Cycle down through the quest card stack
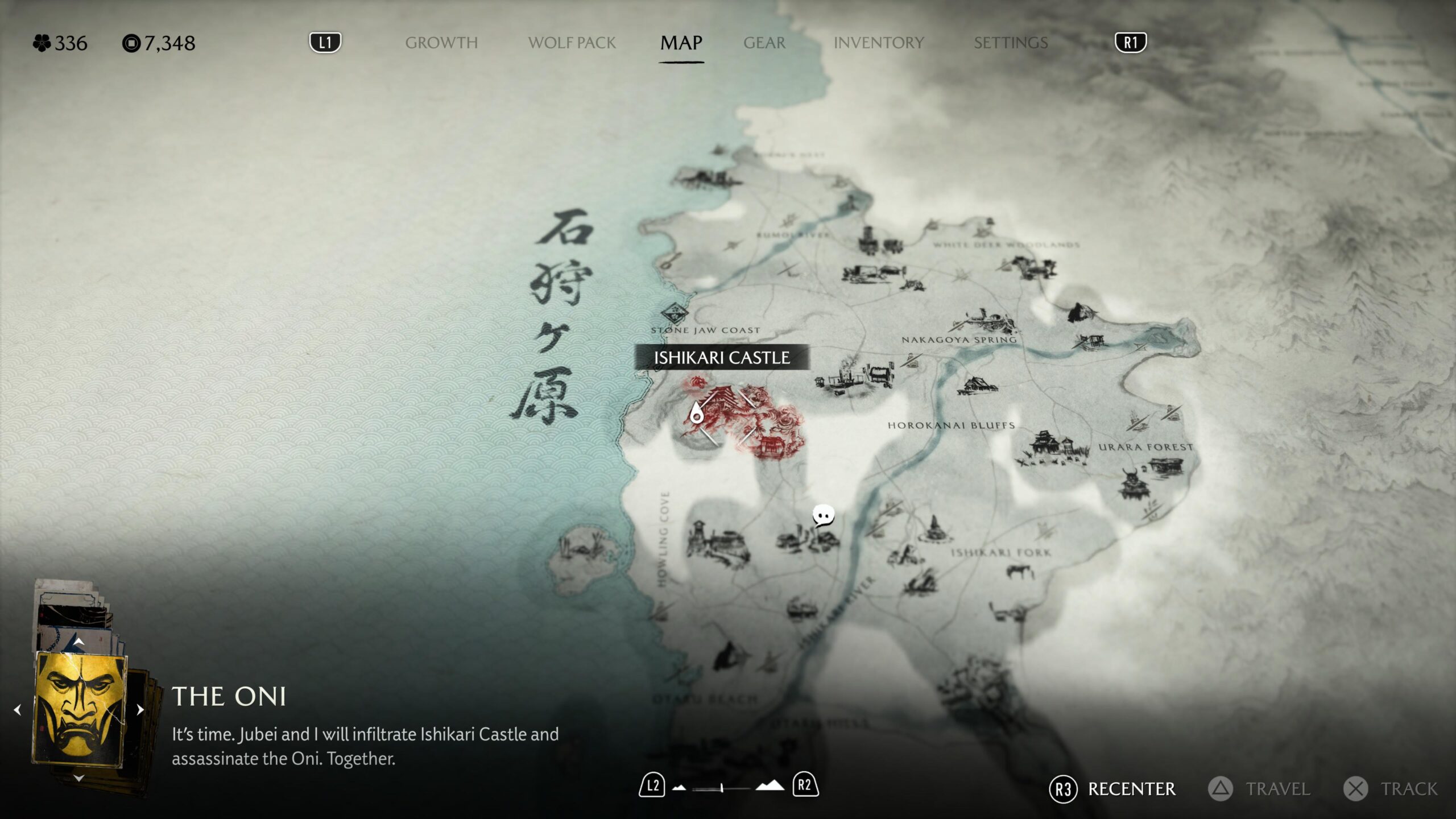This screenshot has width=1456, height=819. click(x=79, y=777)
